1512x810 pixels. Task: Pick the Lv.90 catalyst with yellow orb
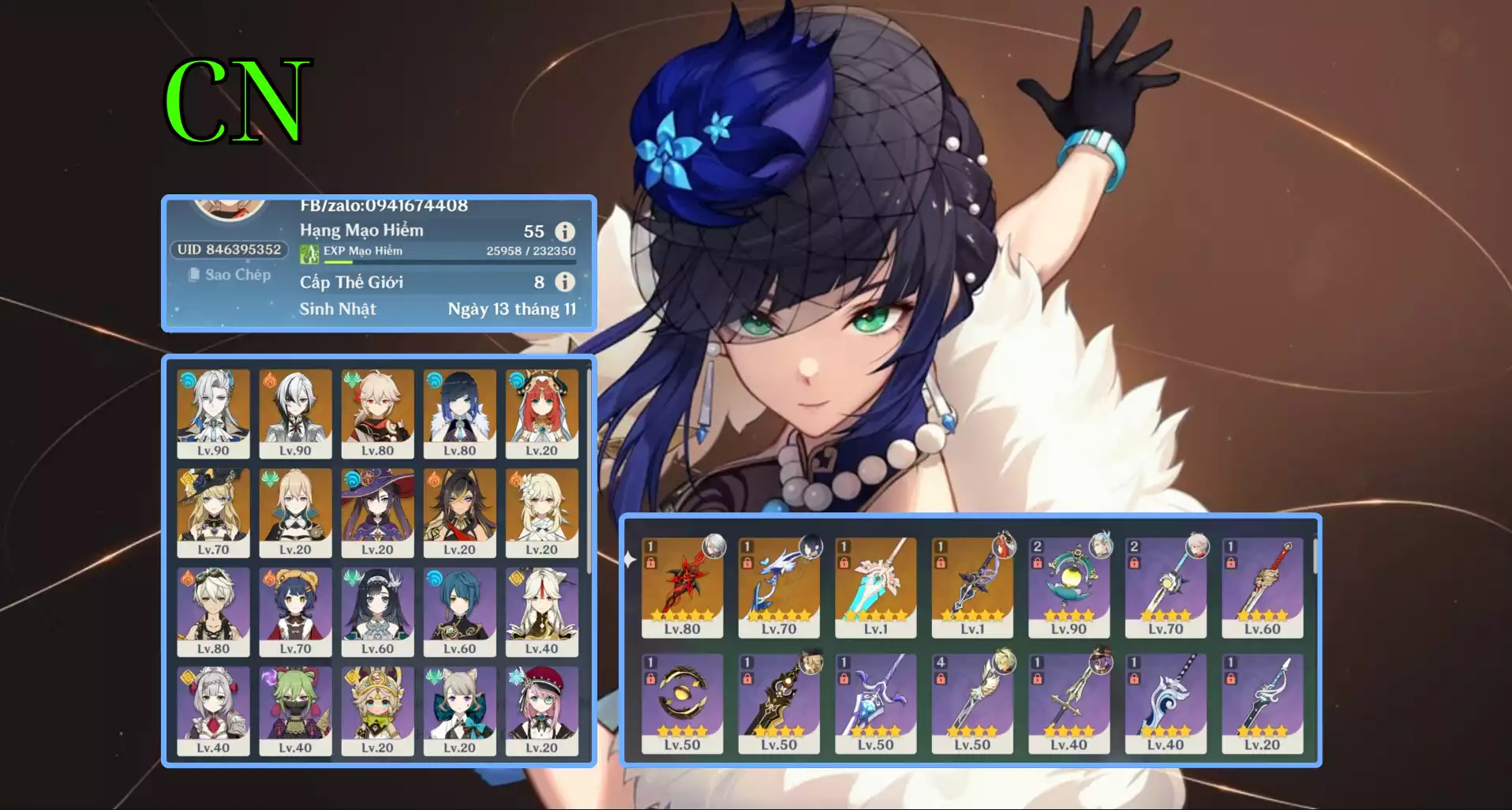pyautogui.click(x=1069, y=587)
